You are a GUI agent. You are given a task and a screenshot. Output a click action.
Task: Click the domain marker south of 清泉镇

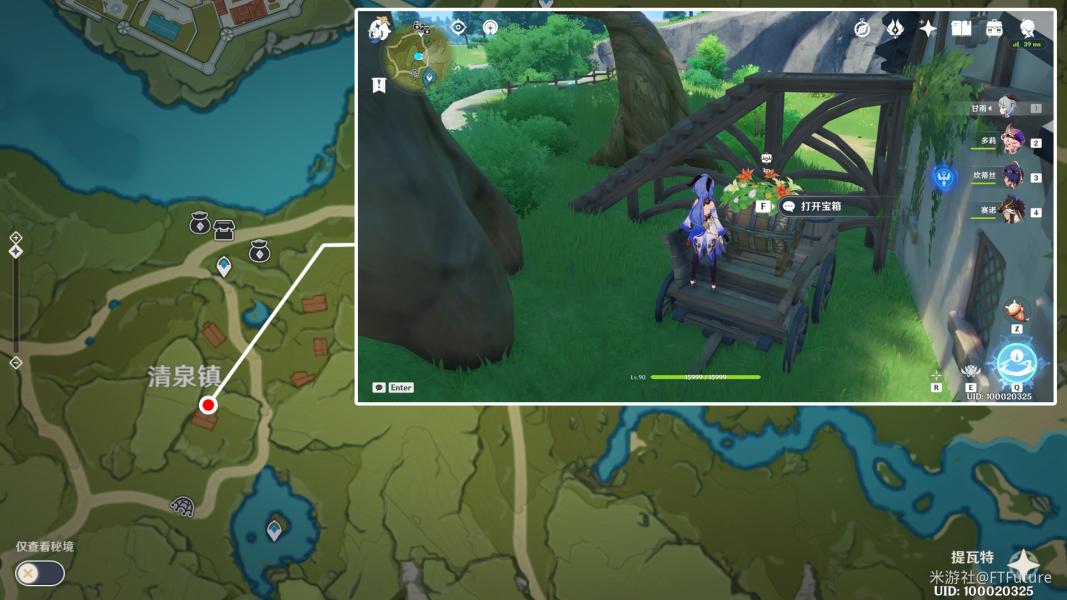click(x=182, y=506)
